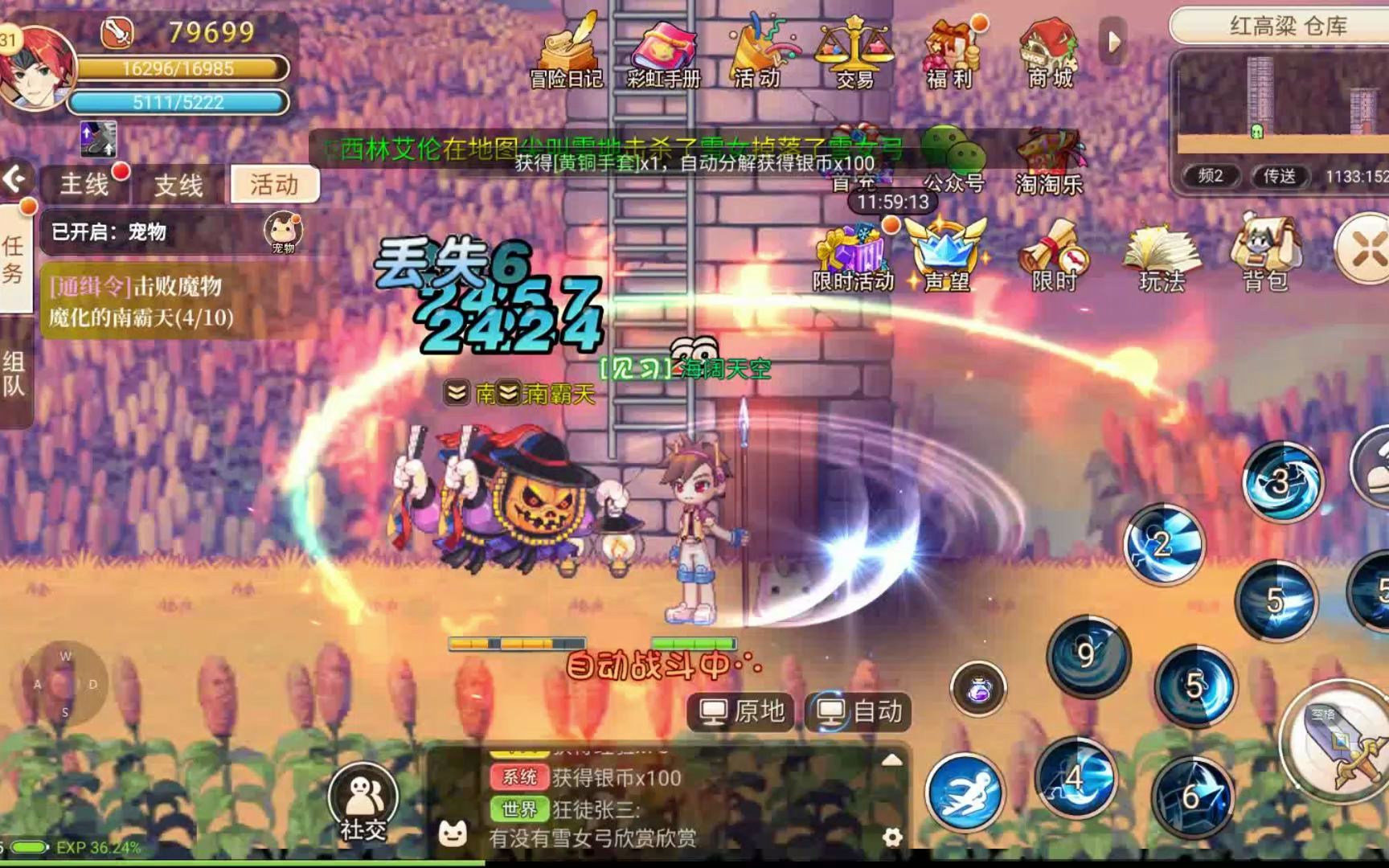Open the 声望 reputation panel
Image resolution: width=1389 pixels, height=868 pixels.
(949, 257)
